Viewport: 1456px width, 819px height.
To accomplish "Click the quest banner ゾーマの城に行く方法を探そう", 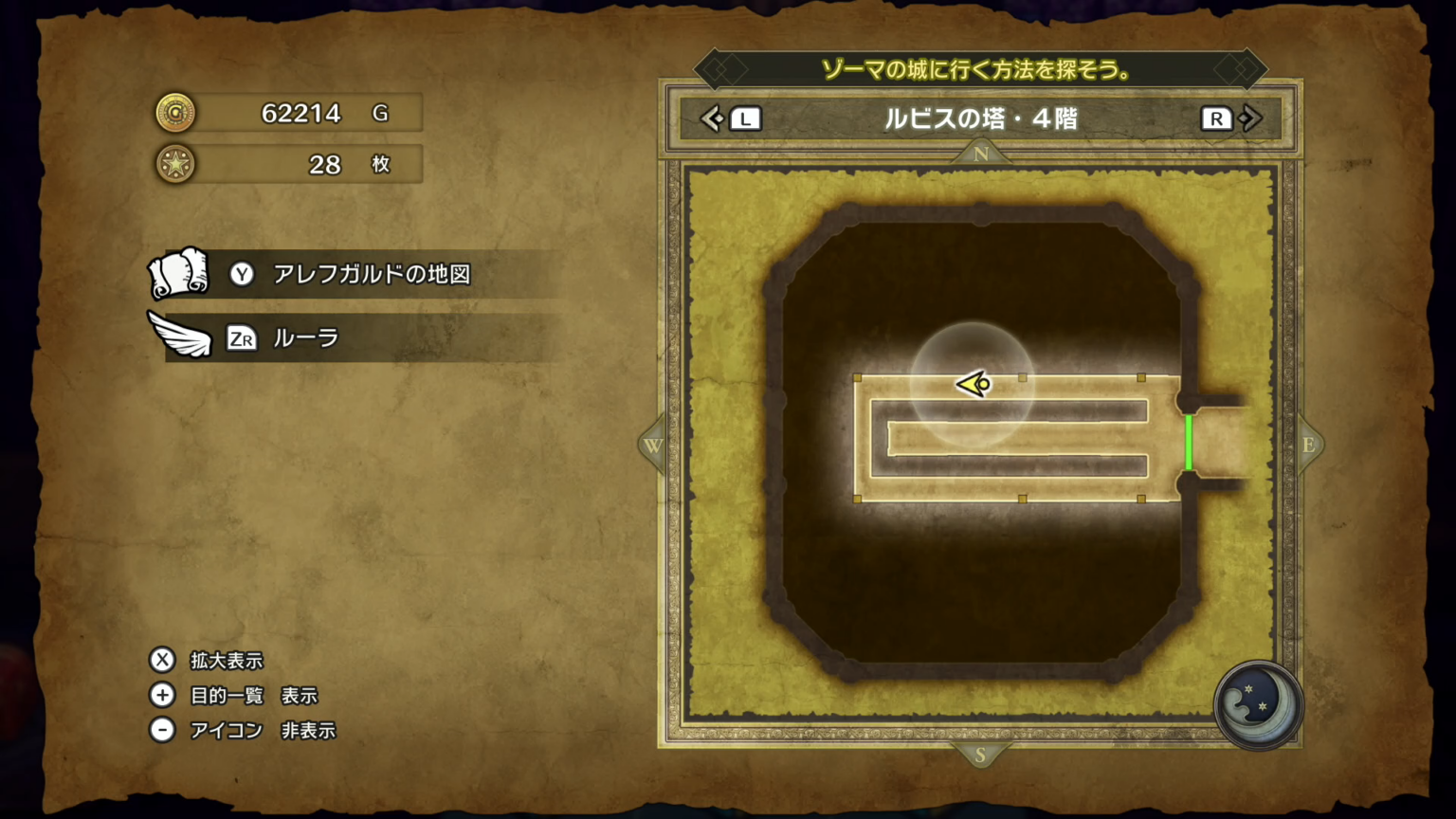I will coord(981,68).
